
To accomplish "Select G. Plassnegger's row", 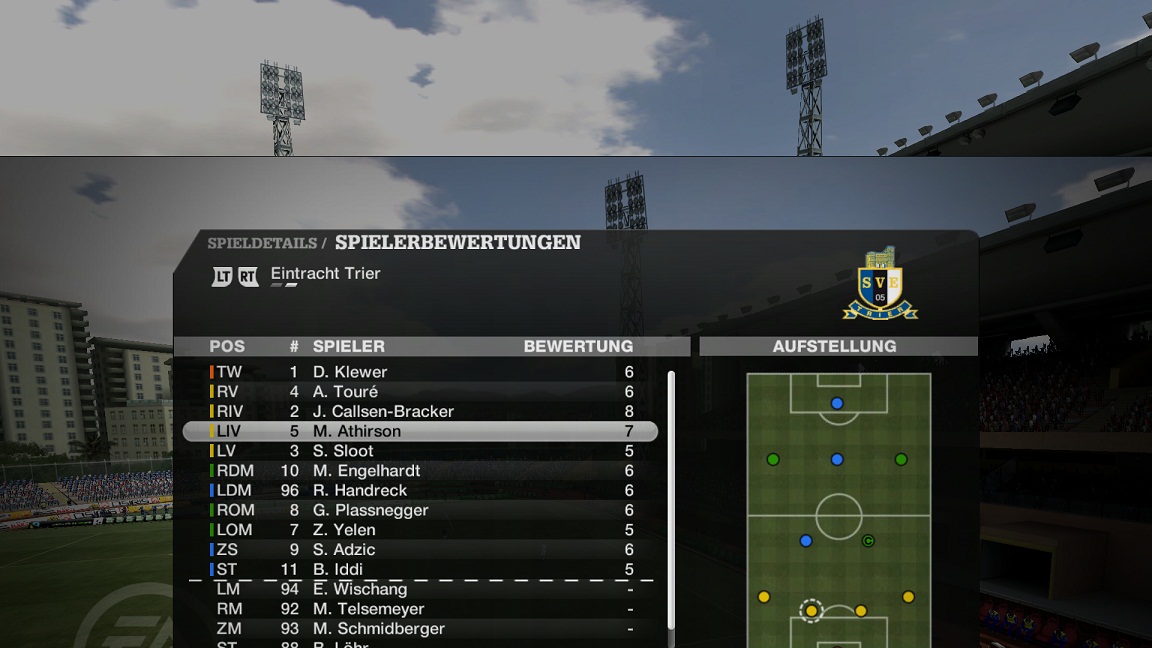I will point(420,510).
